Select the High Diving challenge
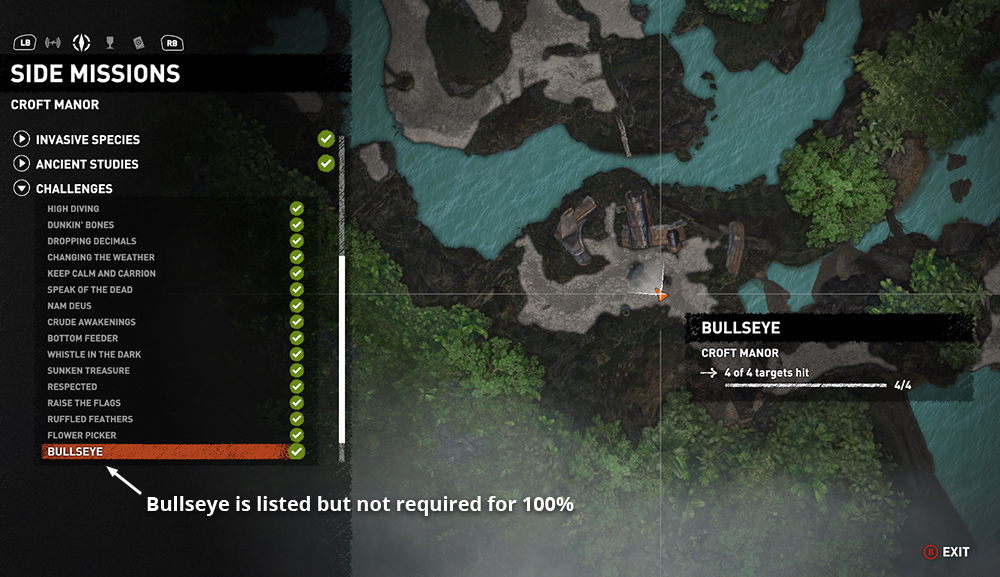Image resolution: width=1000 pixels, height=577 pixels. tap(73, 209)
